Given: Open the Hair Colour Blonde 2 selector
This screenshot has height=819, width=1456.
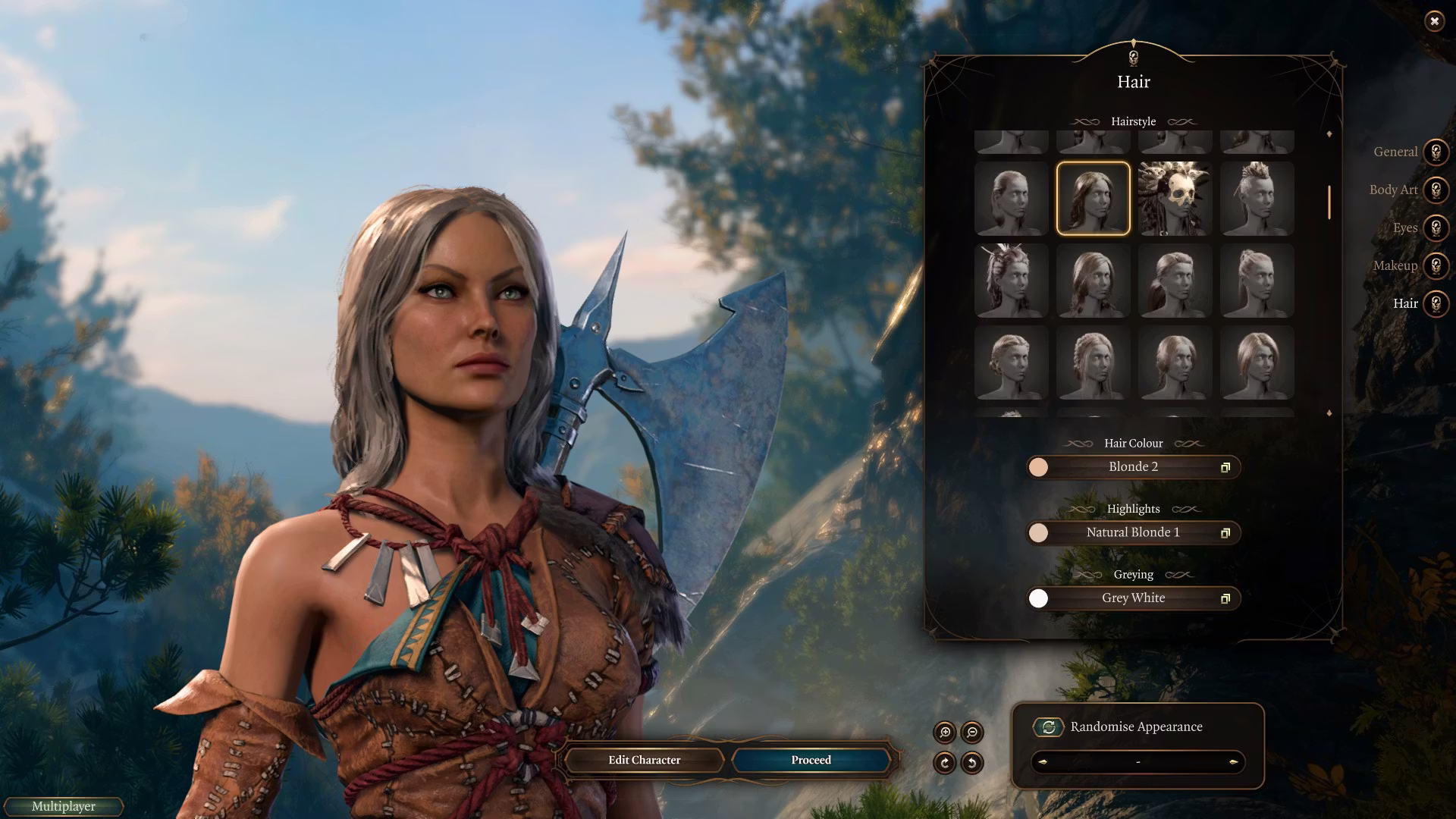Looking at the screenshot, I should click(x=1133, y=467).
